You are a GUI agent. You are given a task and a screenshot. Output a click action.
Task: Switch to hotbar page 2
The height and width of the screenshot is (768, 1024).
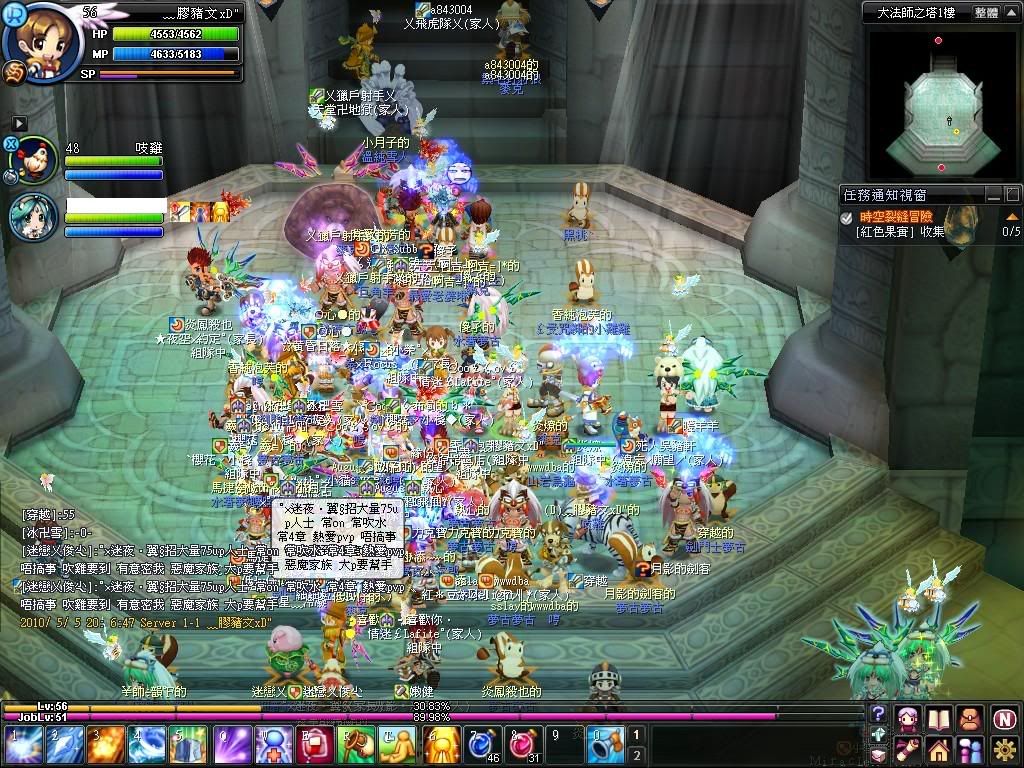click(636, 755)
